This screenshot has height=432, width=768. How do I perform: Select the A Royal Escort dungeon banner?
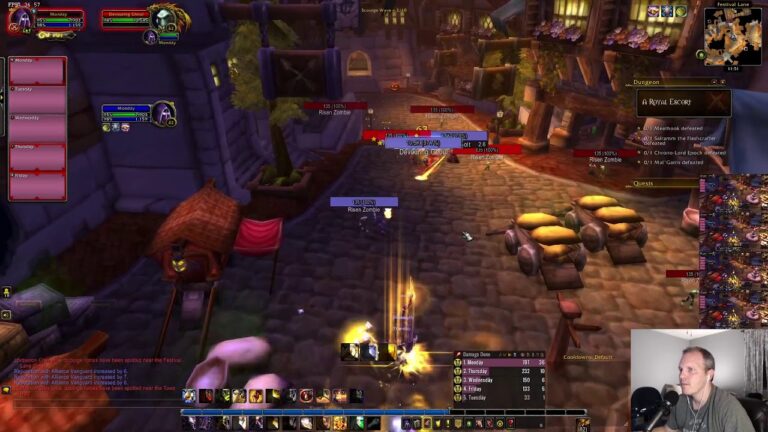pyautogui.click(x=684, y=102)
